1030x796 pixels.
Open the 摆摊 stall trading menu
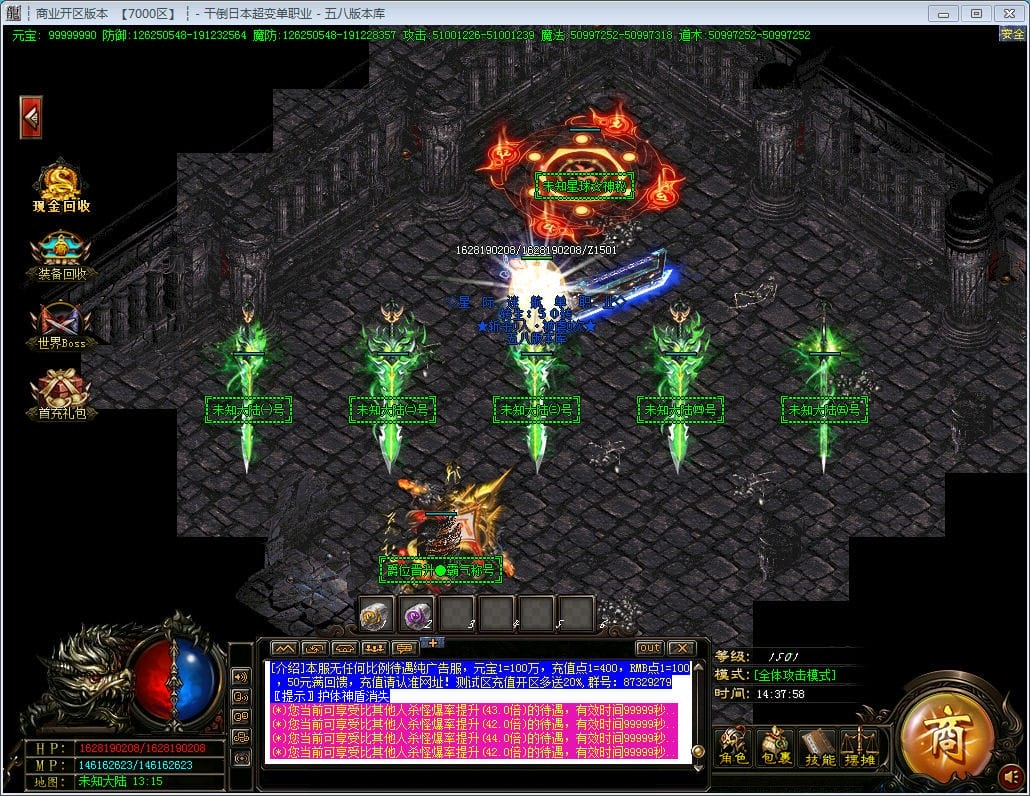(859, 745)
